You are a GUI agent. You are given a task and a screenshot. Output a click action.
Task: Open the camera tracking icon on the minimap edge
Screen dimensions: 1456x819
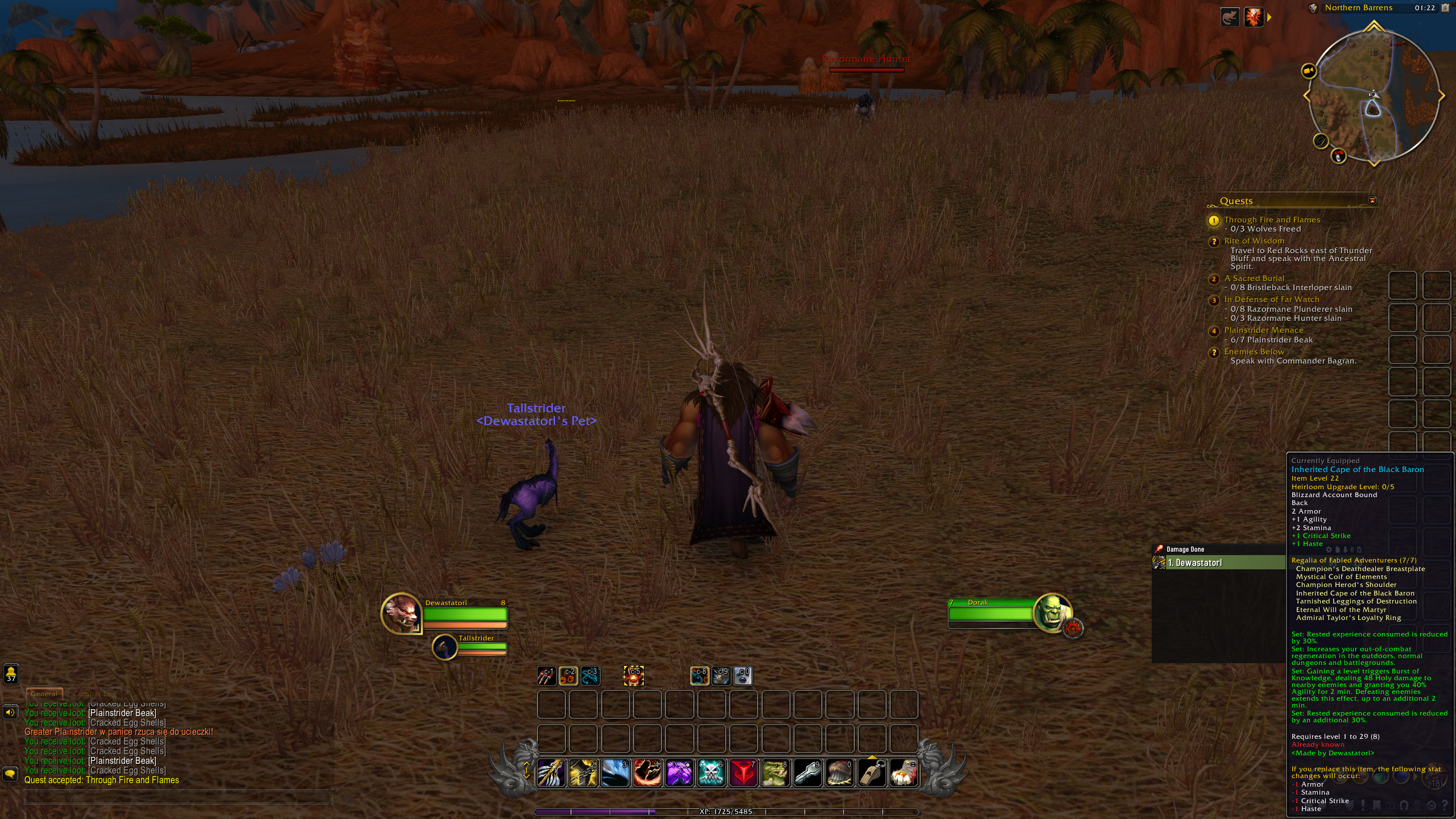[1309, 72]
